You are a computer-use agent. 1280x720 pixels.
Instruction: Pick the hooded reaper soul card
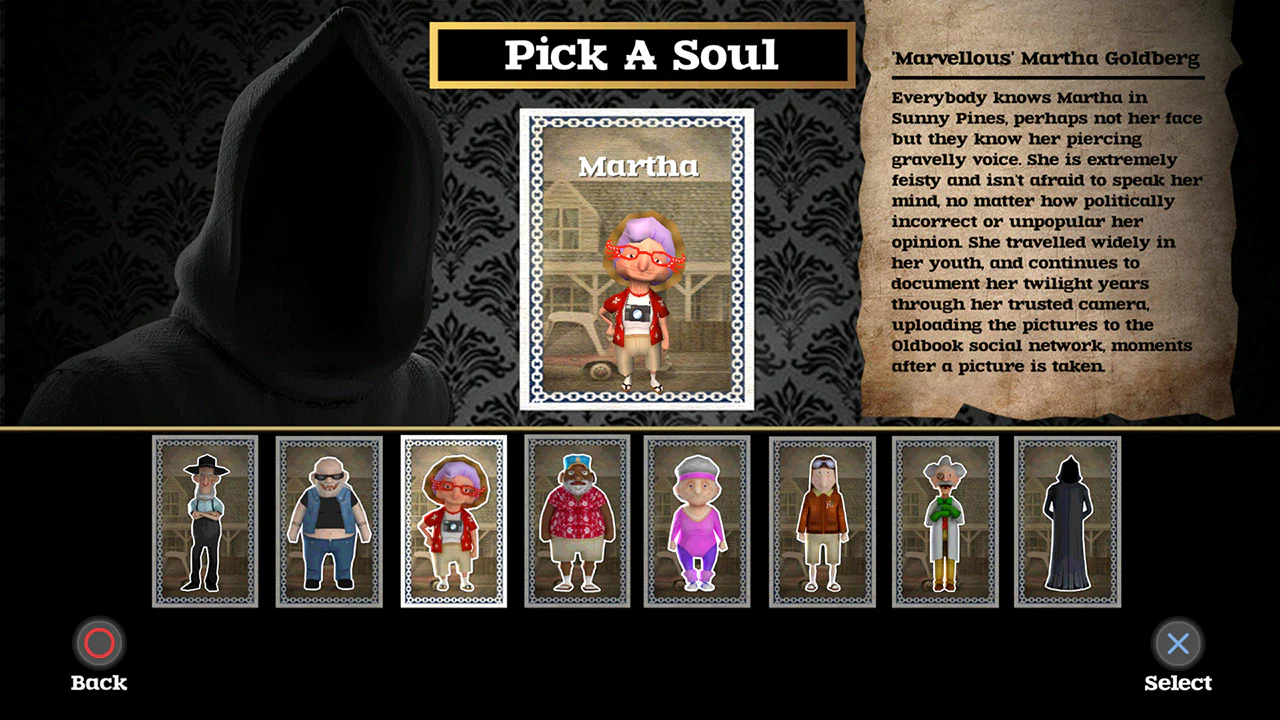1067,521
